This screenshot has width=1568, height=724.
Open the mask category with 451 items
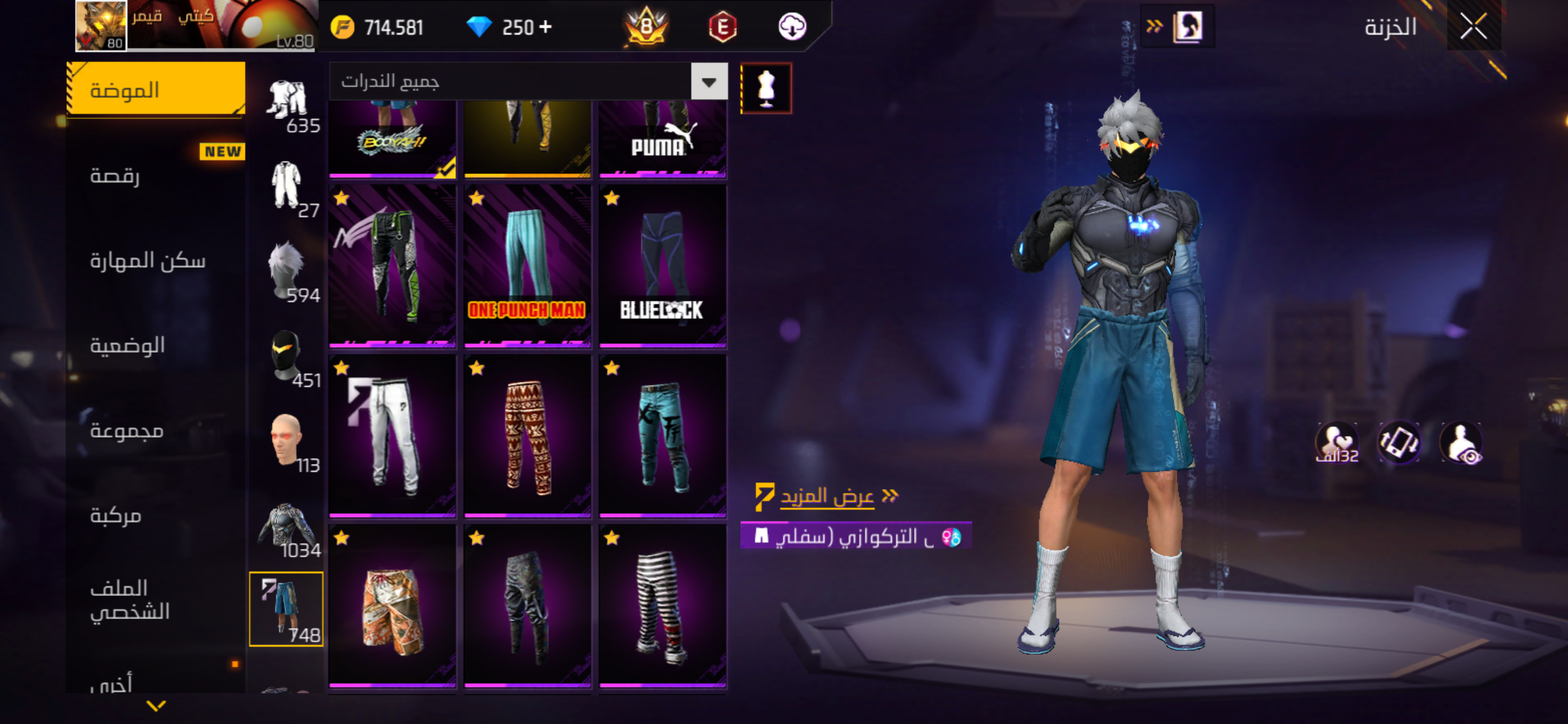point(286,357)
